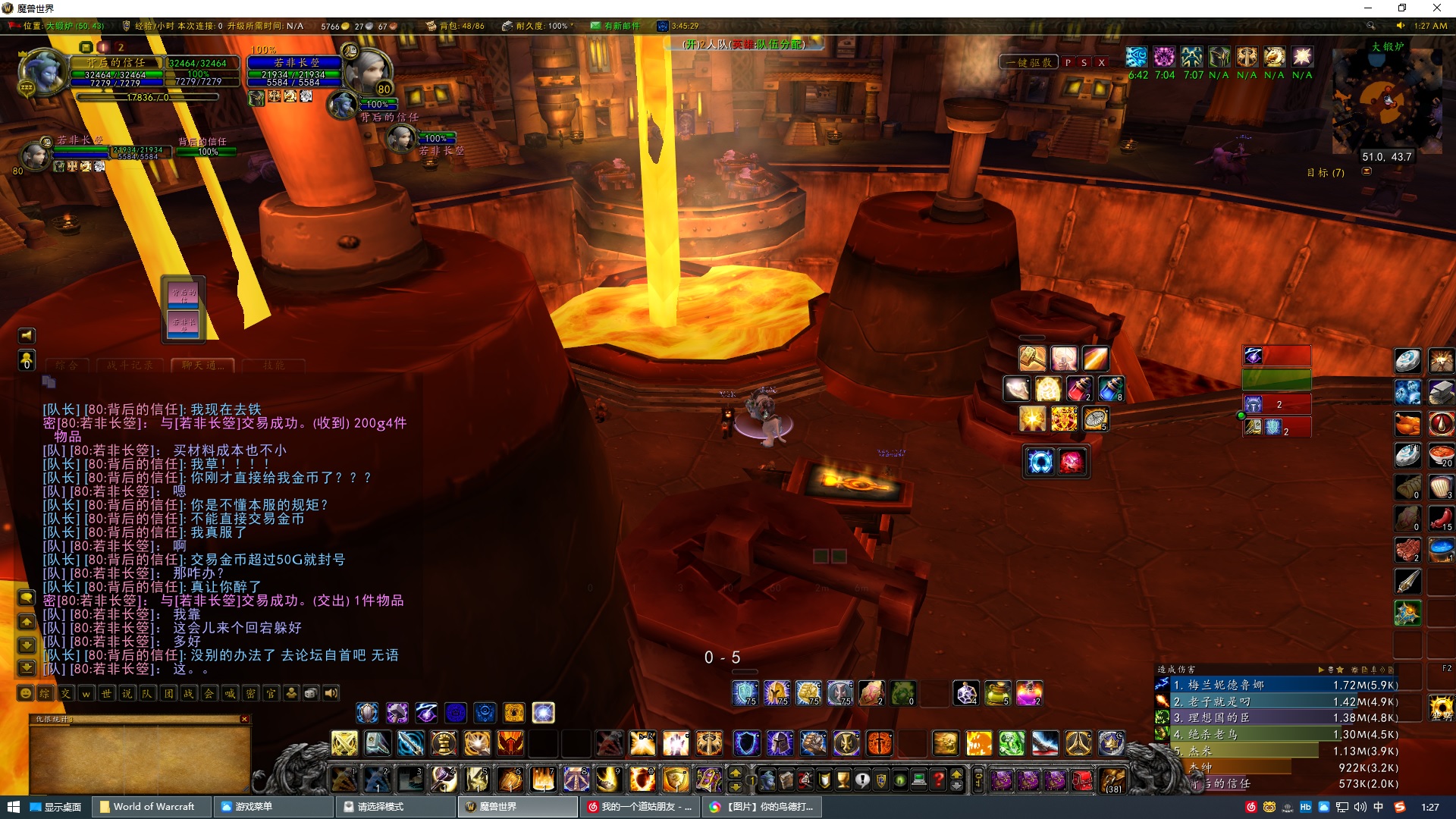Click the player portrait 背后的信任
The width and height of the screenshot is (1456, 819).
(42, 71)
